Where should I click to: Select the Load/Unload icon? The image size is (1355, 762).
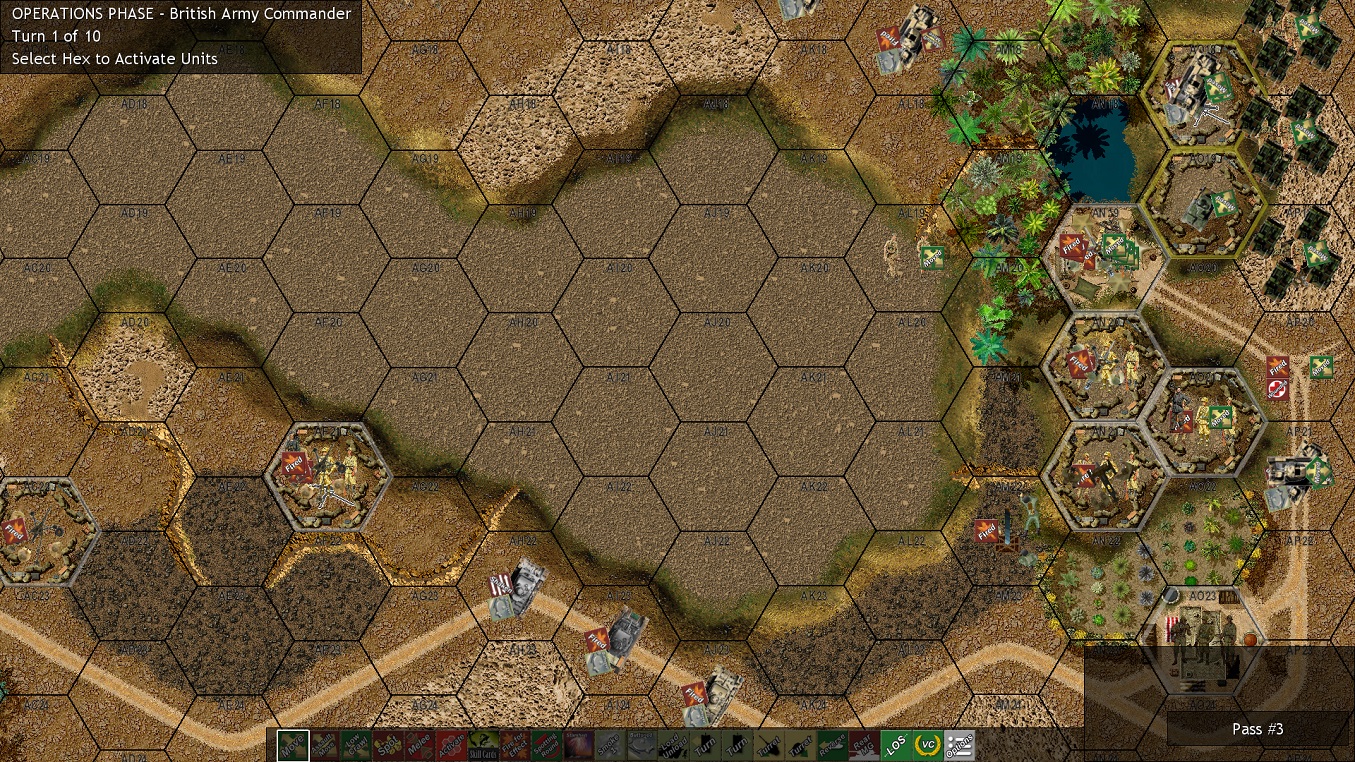pyautogui.click(x=675, y=746)
